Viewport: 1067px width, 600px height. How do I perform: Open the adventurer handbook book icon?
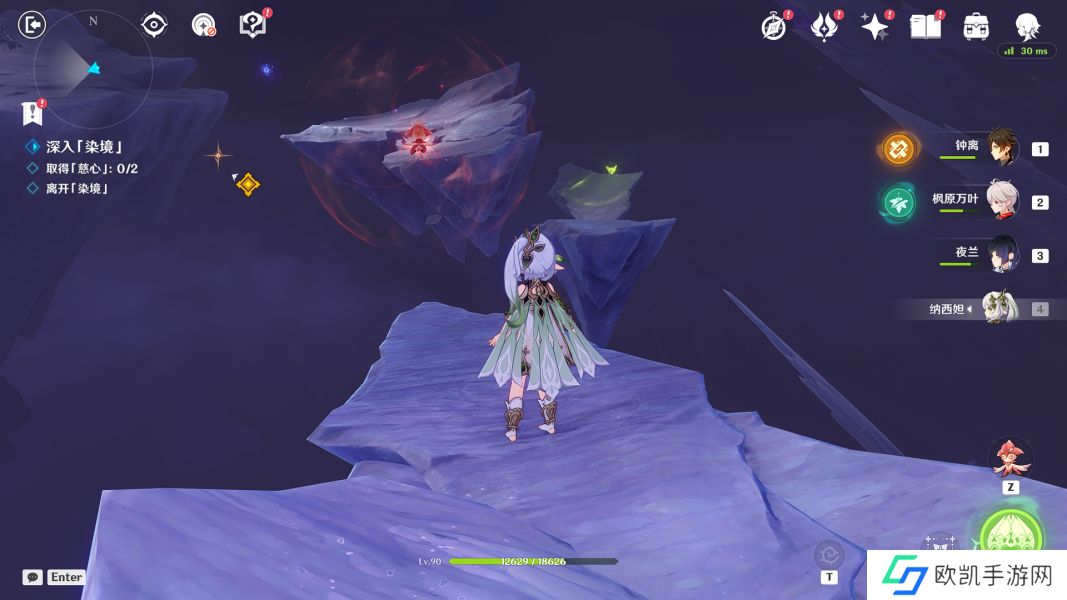926,27
